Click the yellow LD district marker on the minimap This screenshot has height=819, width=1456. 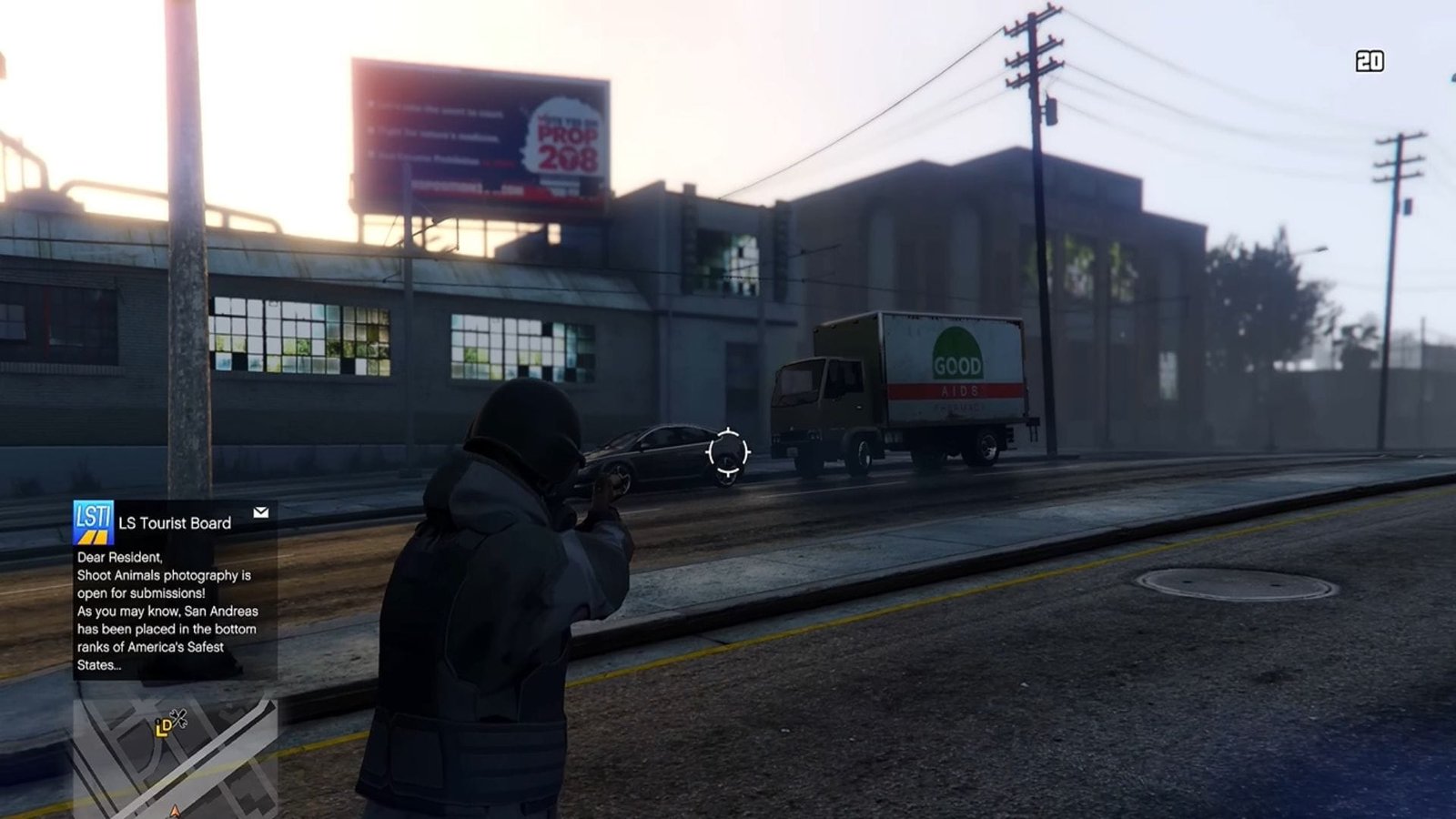click(x=164, y=728)
